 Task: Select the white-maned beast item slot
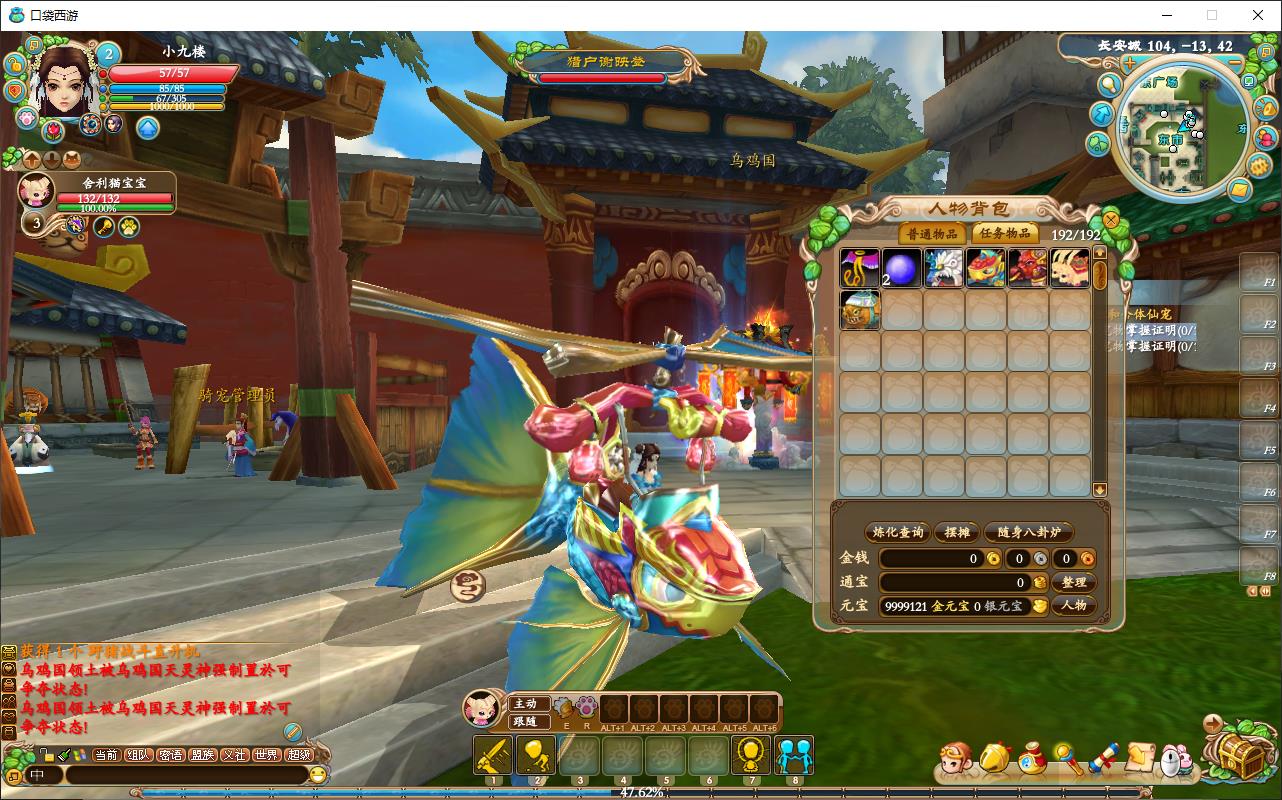click(x=943, y=268)
